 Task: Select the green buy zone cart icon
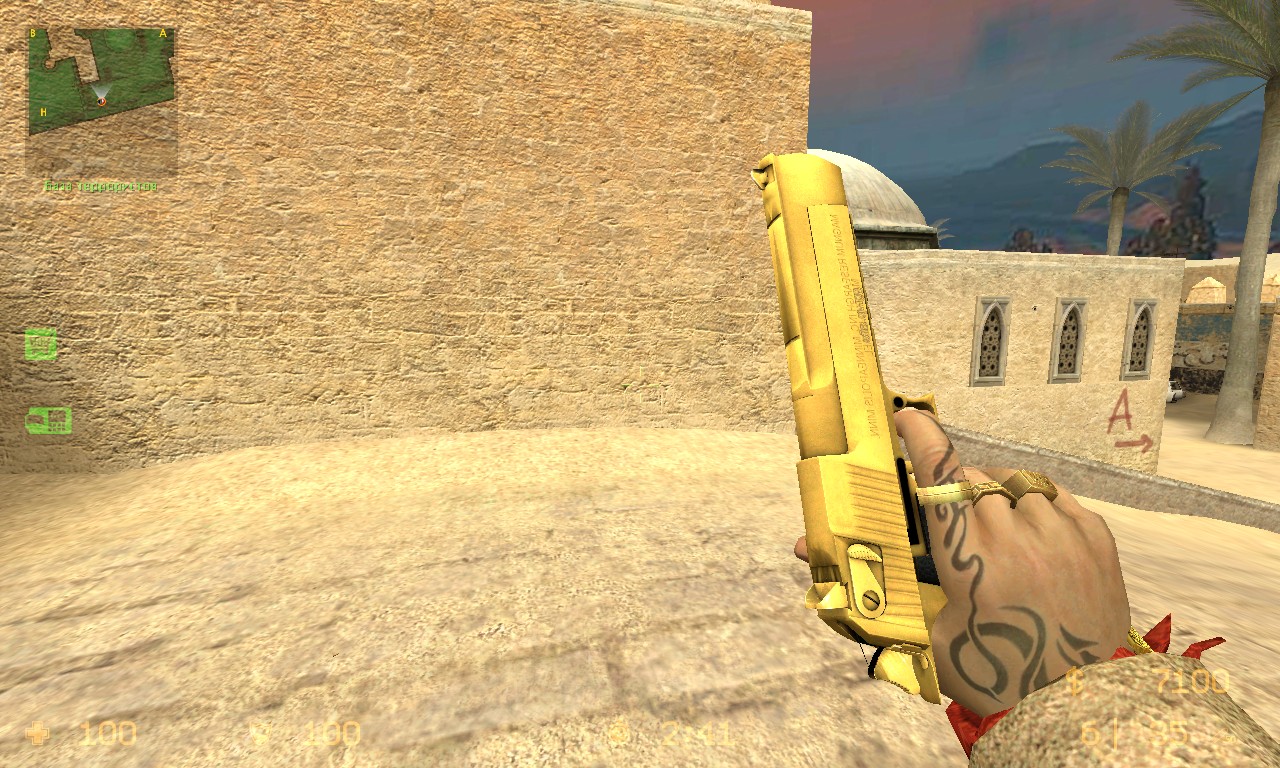(x=41, y=344)
